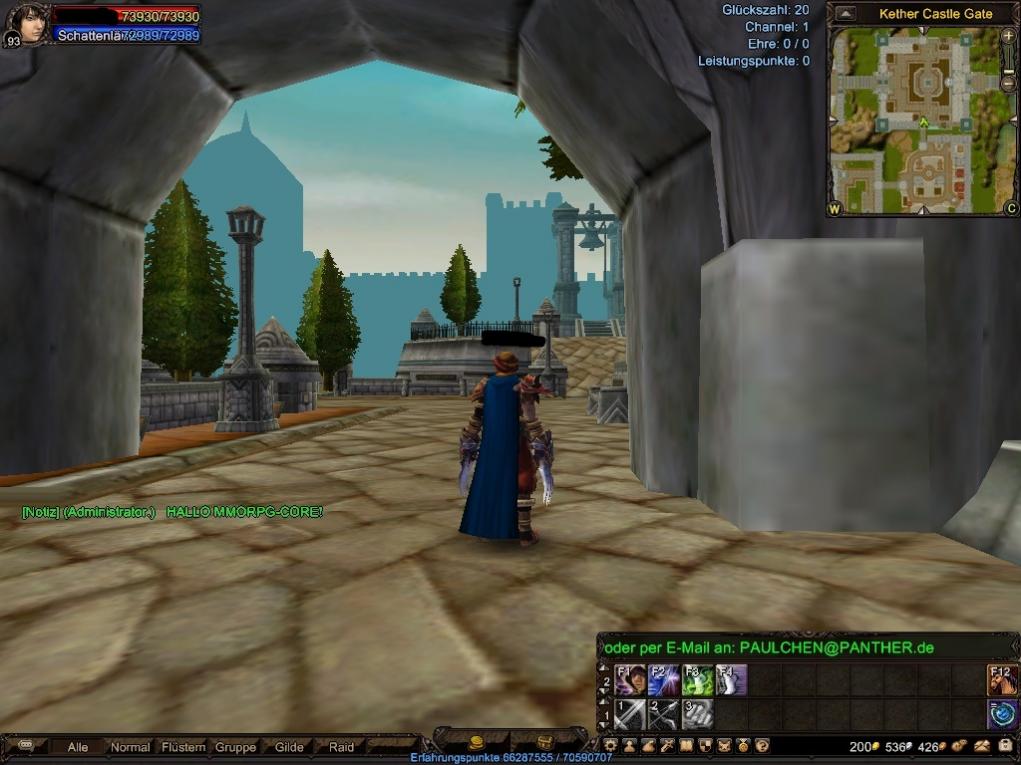Select the Flüstern chat tab
This screenshot has height=765, width=1021.
(183, 747)
